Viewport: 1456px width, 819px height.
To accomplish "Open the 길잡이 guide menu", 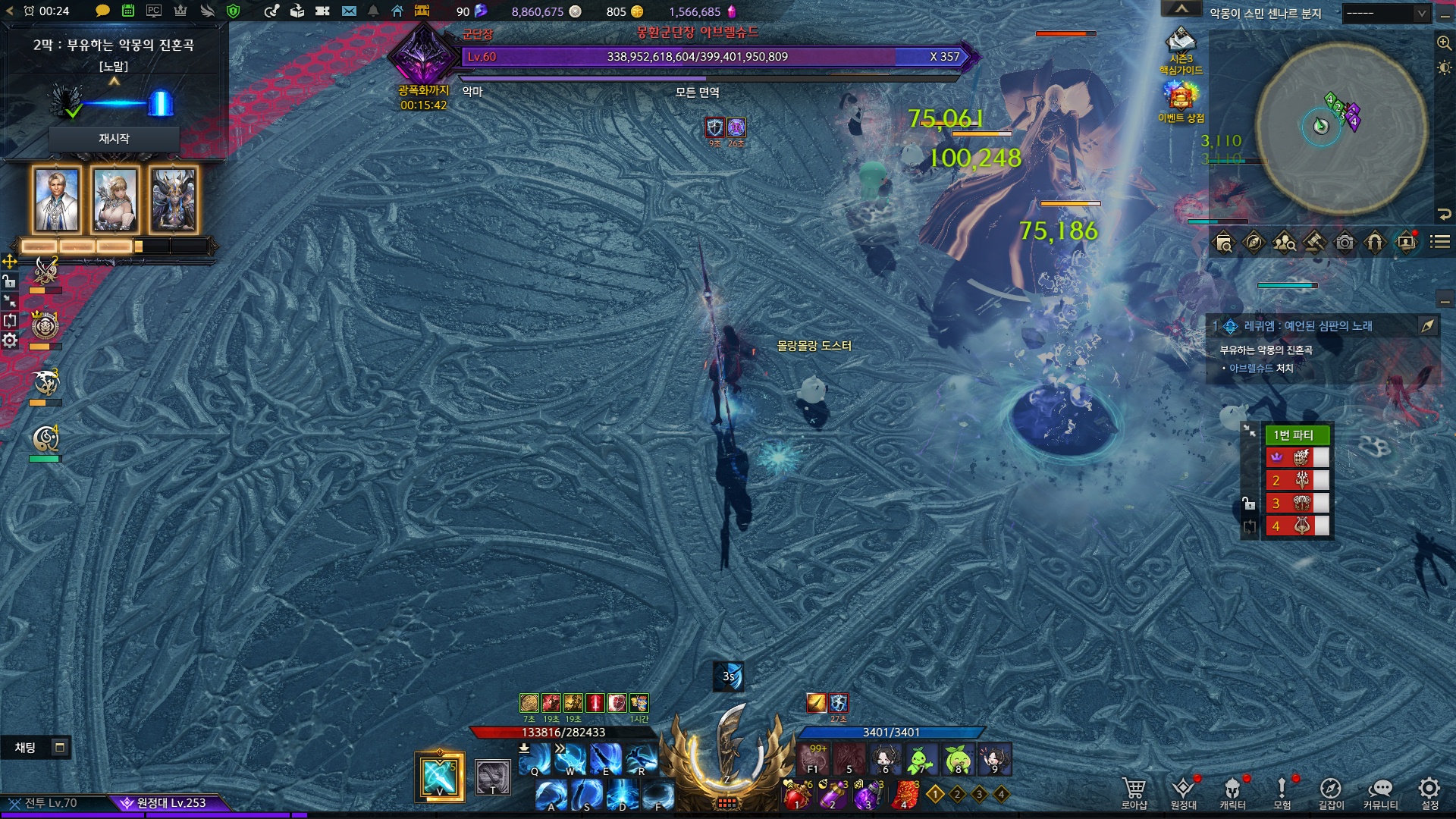I will tap(1331, 792).
